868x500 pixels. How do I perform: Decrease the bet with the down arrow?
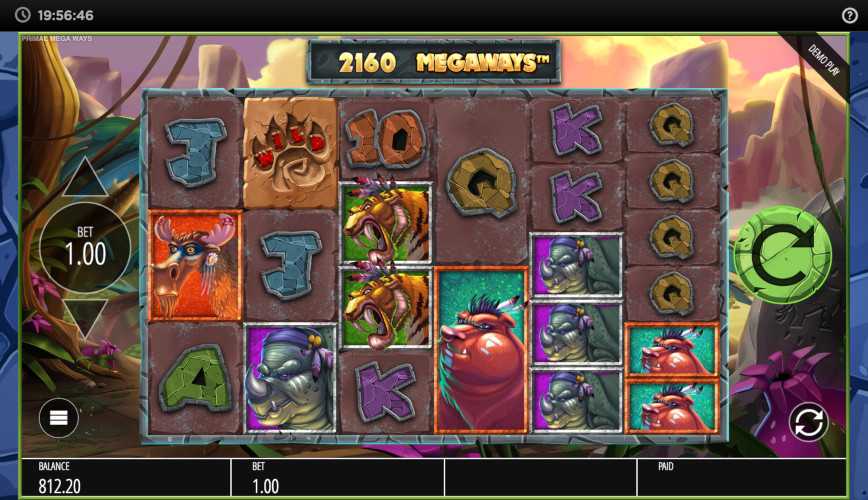[85, 319]
